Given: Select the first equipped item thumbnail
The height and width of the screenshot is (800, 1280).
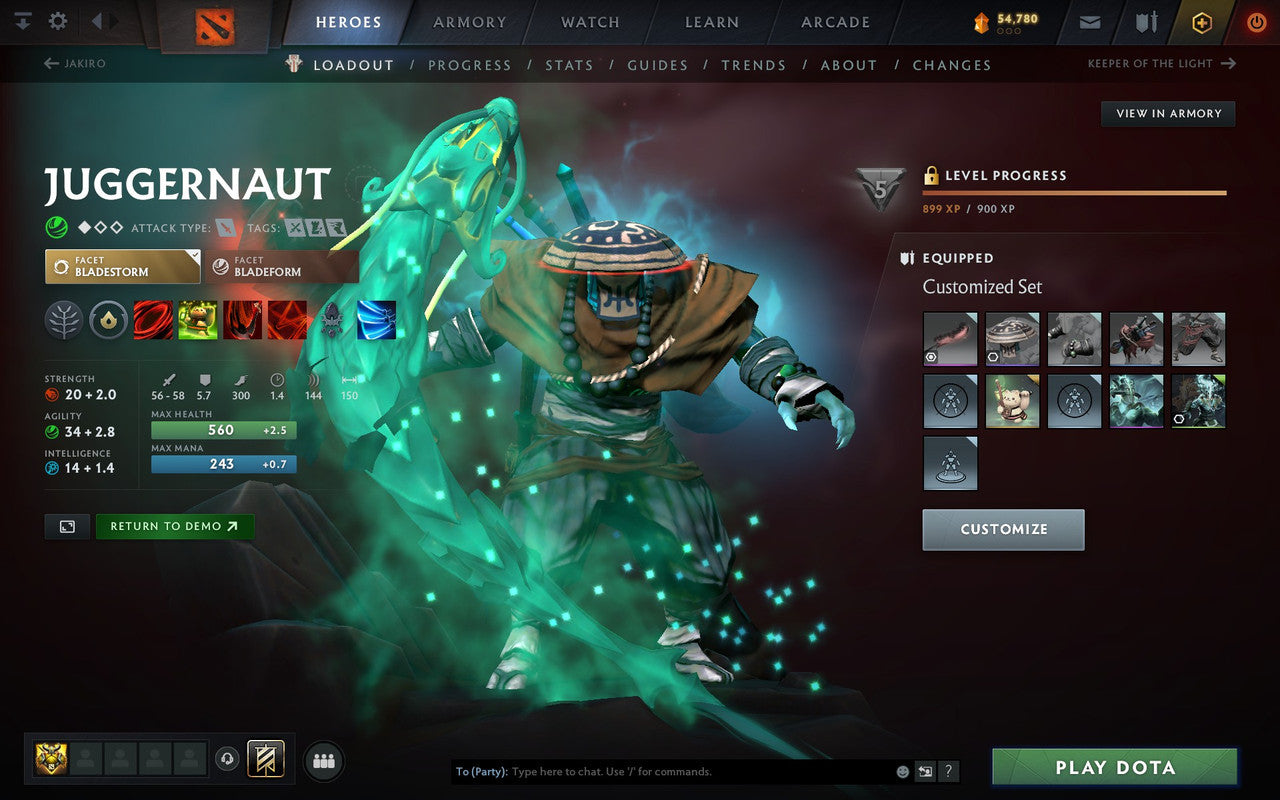Looking at the screenshot, I should click(x=949, y=339).
